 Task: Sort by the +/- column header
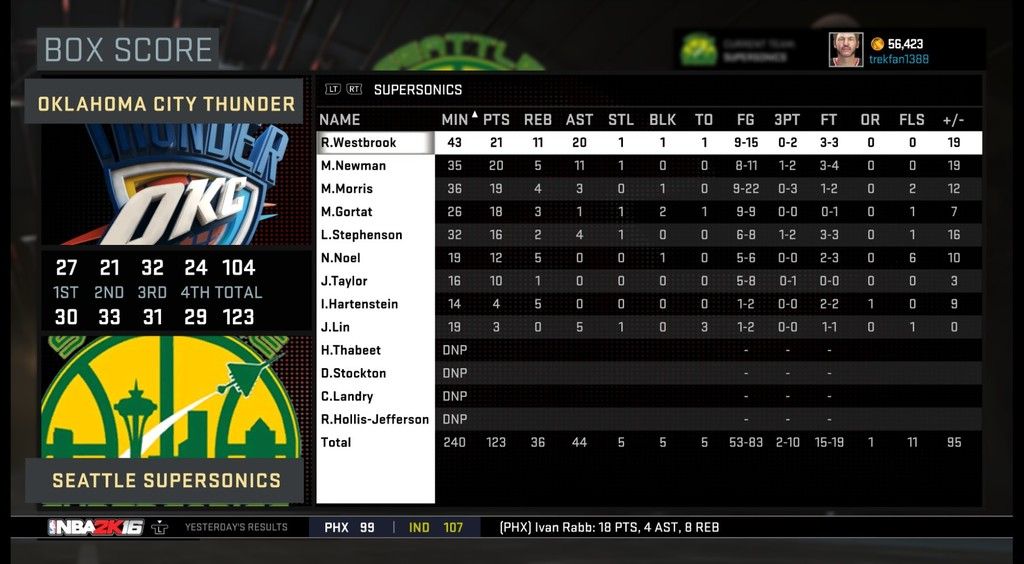click(953, 119)
